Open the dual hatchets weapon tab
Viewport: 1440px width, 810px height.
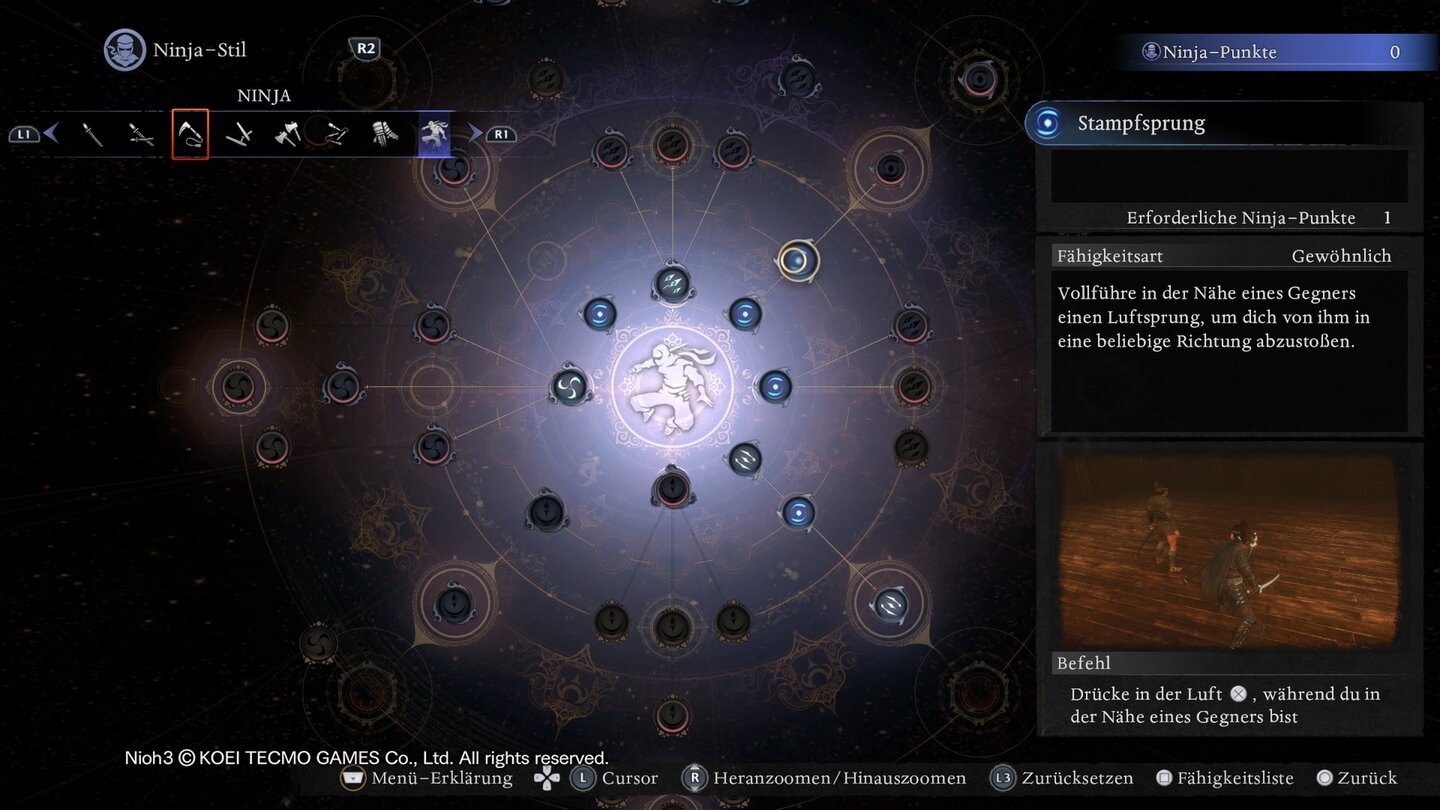coord(288,134)
